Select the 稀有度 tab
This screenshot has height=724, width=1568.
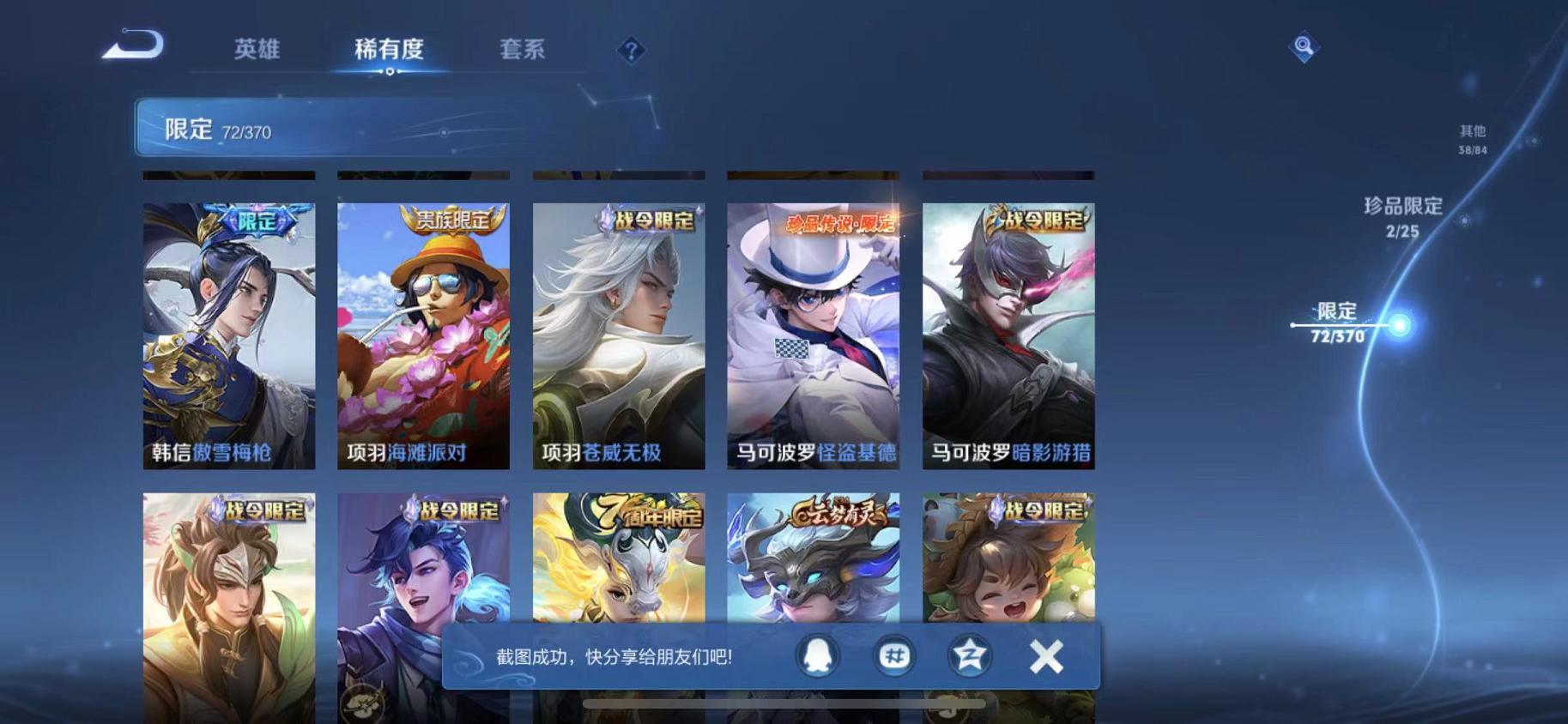pyautogui.click(x=390, y=50)
